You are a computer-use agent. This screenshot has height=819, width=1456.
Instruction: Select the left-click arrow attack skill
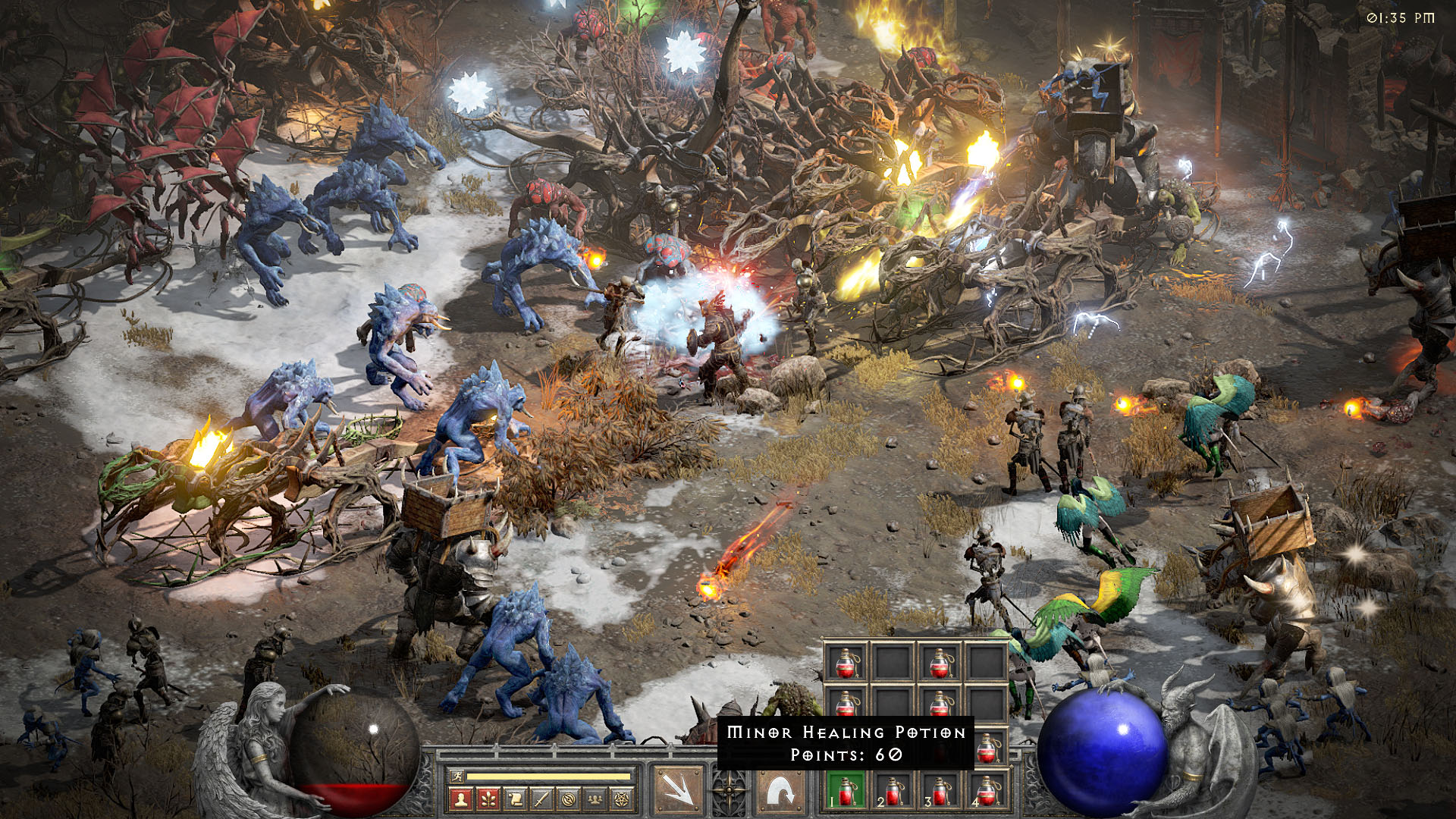[x=677, y=791]
